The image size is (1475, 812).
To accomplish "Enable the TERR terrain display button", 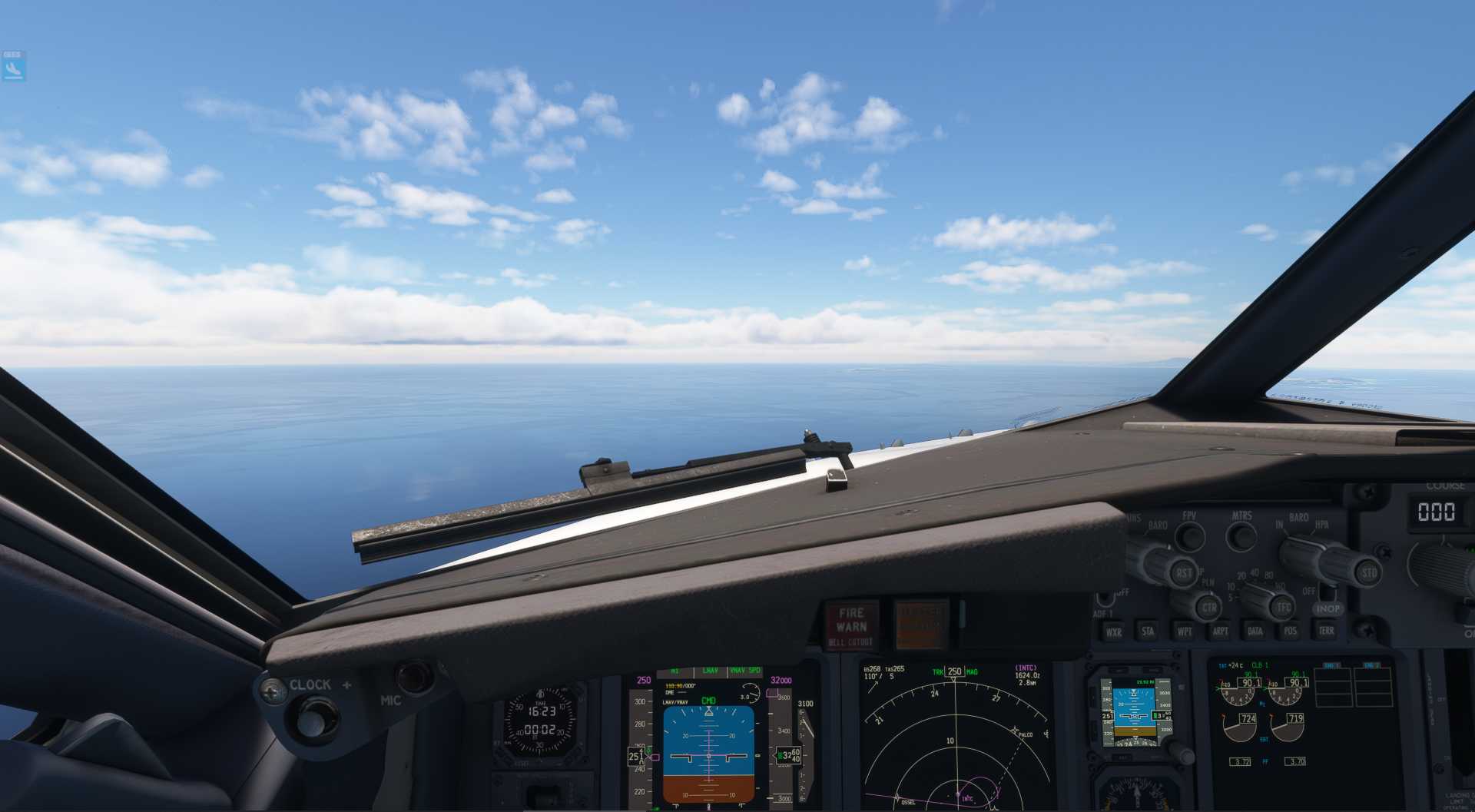I will point(1326,631).
